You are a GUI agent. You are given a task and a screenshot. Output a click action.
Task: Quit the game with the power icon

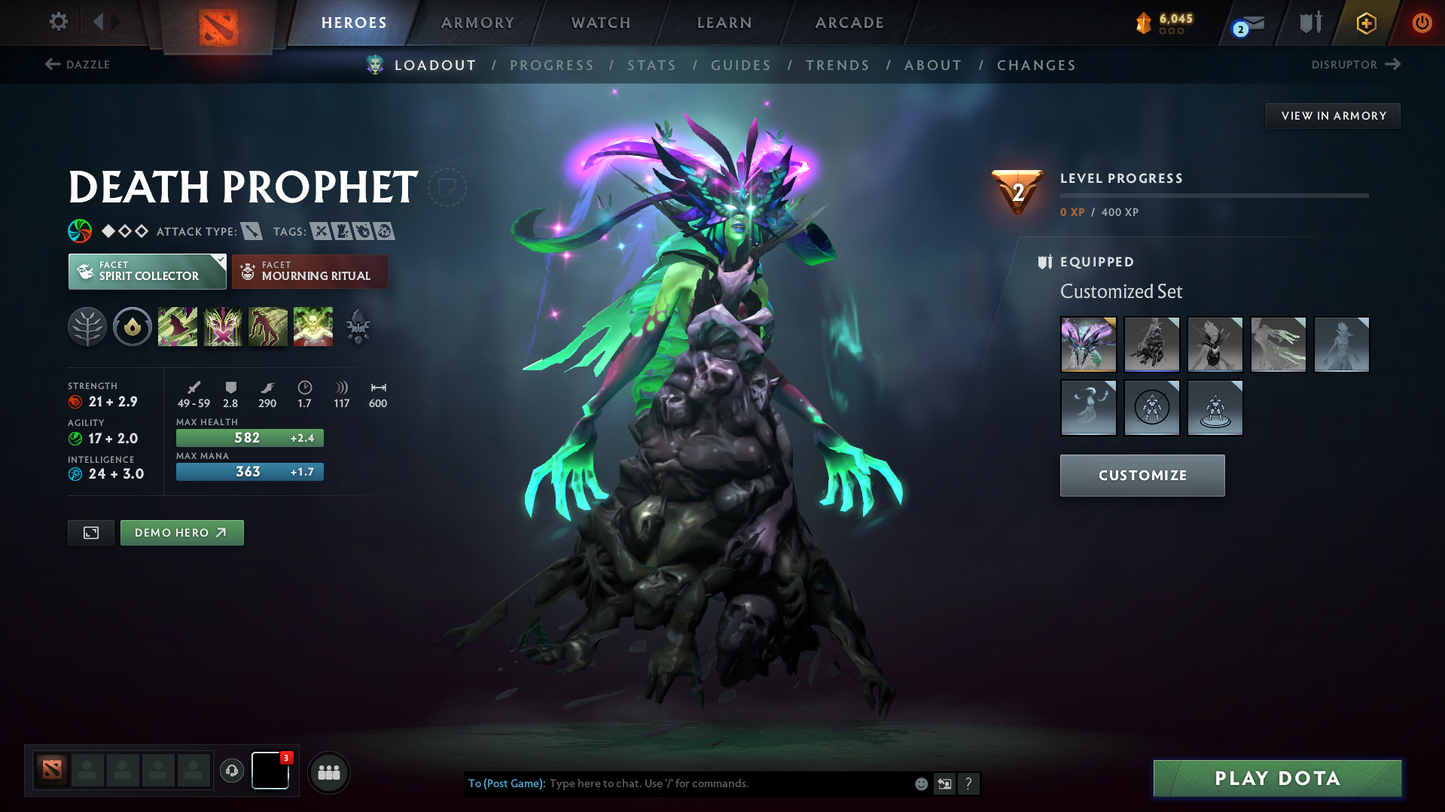coord(1421,22)
